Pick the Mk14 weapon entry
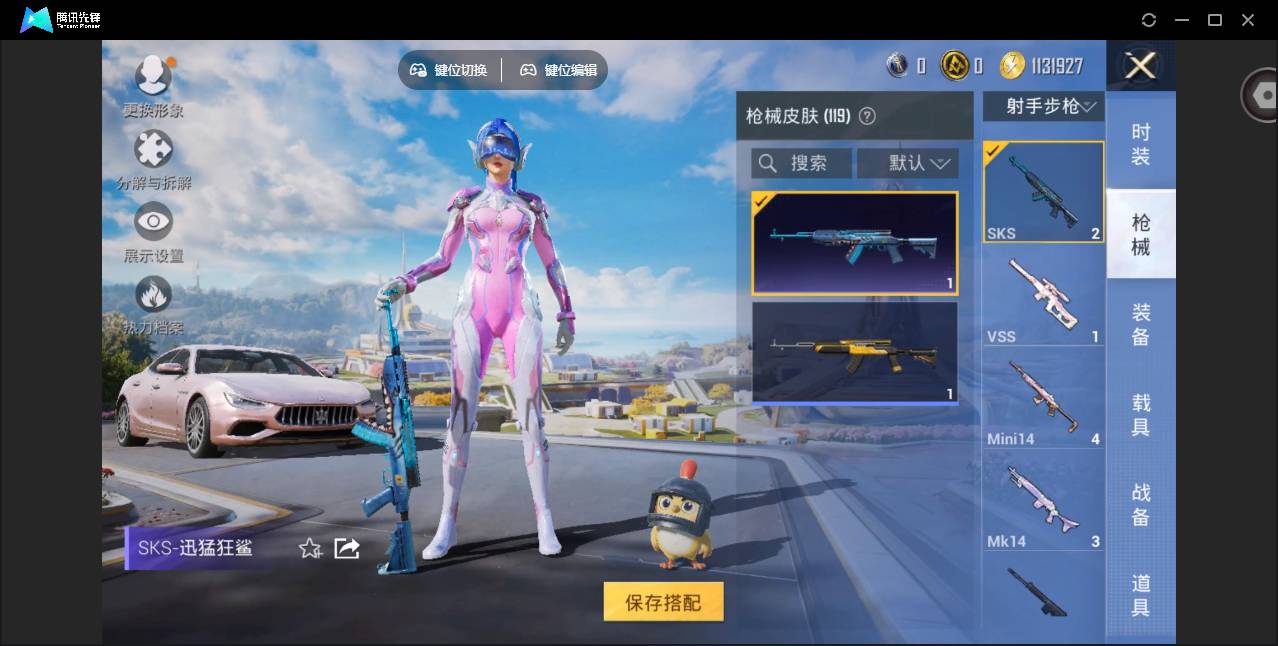 click(x=1043, y=502)
